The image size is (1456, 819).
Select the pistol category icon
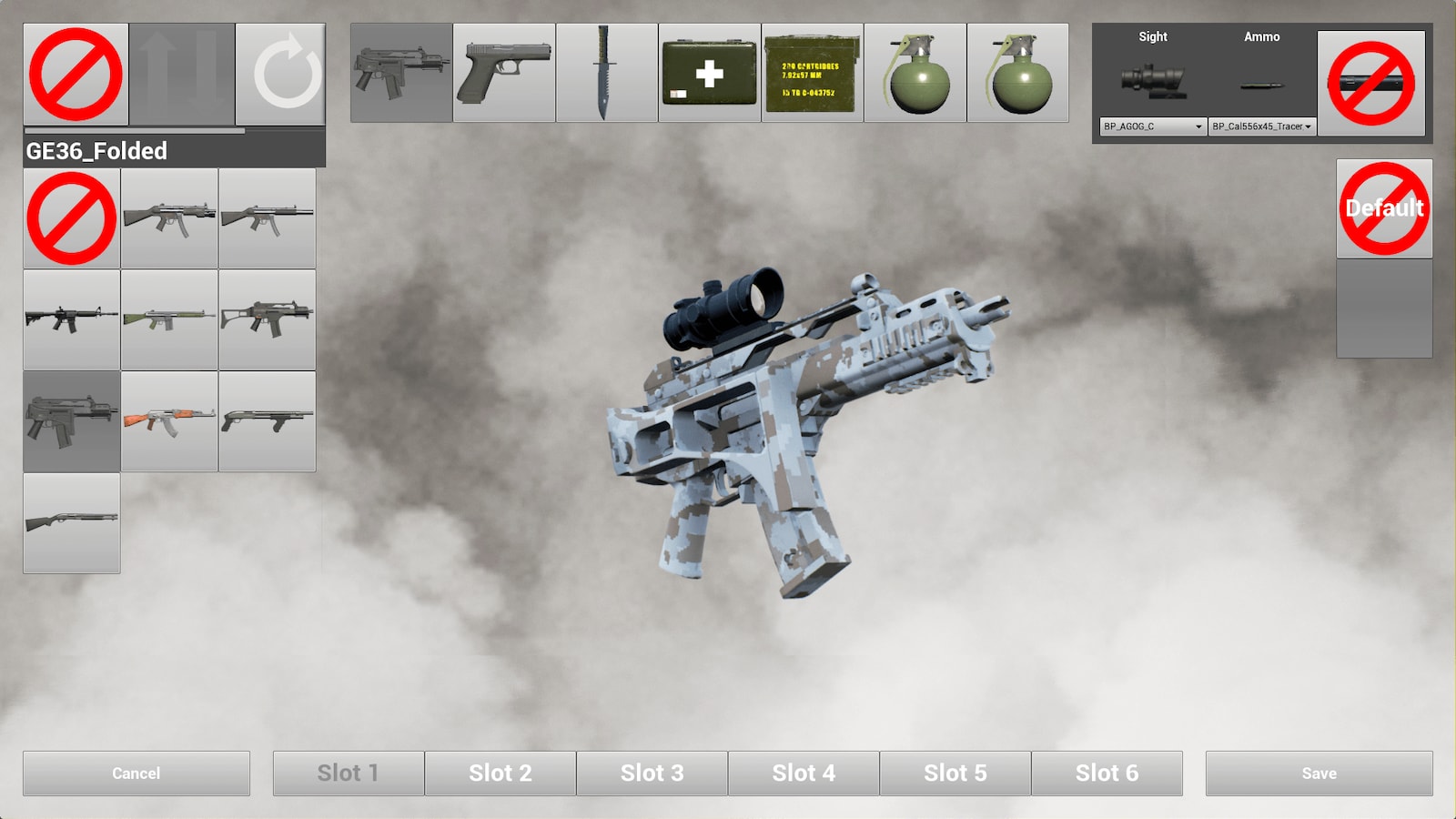[503, 73]
